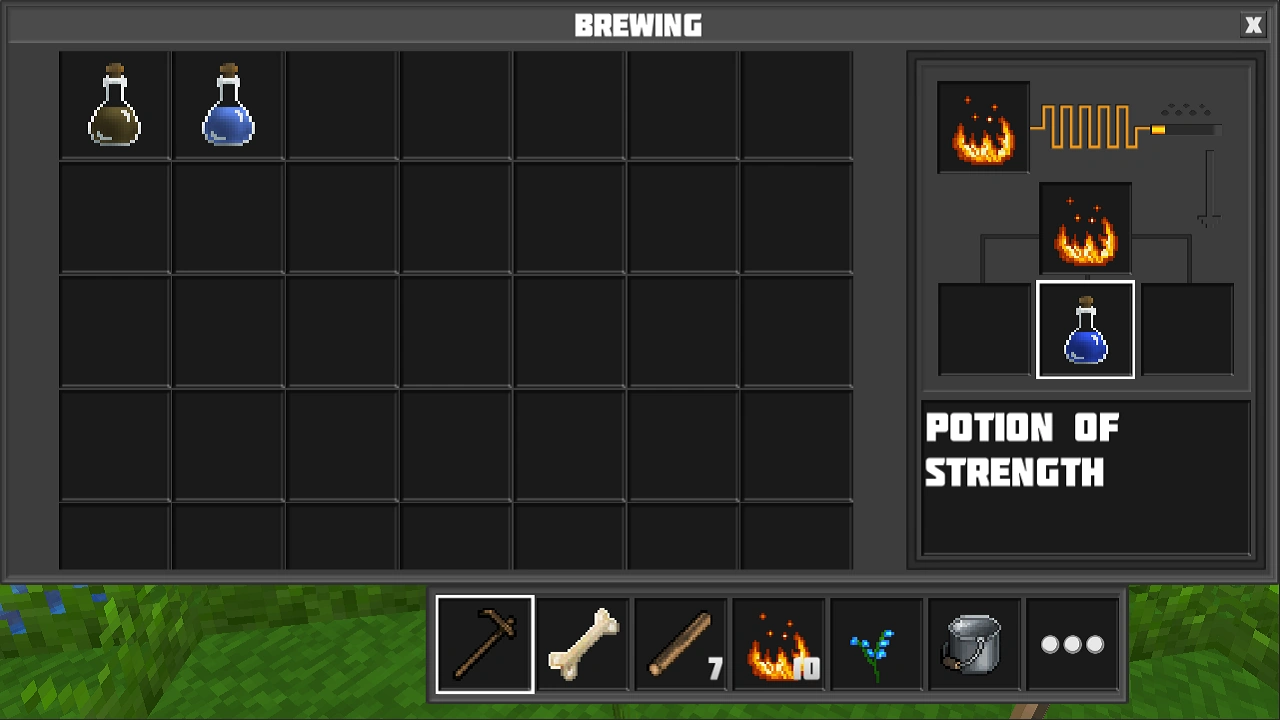This screenshot has height=720, width=1280.
Task: Pick up the awkward potion from inventory
Action: (x=114, y=105)
